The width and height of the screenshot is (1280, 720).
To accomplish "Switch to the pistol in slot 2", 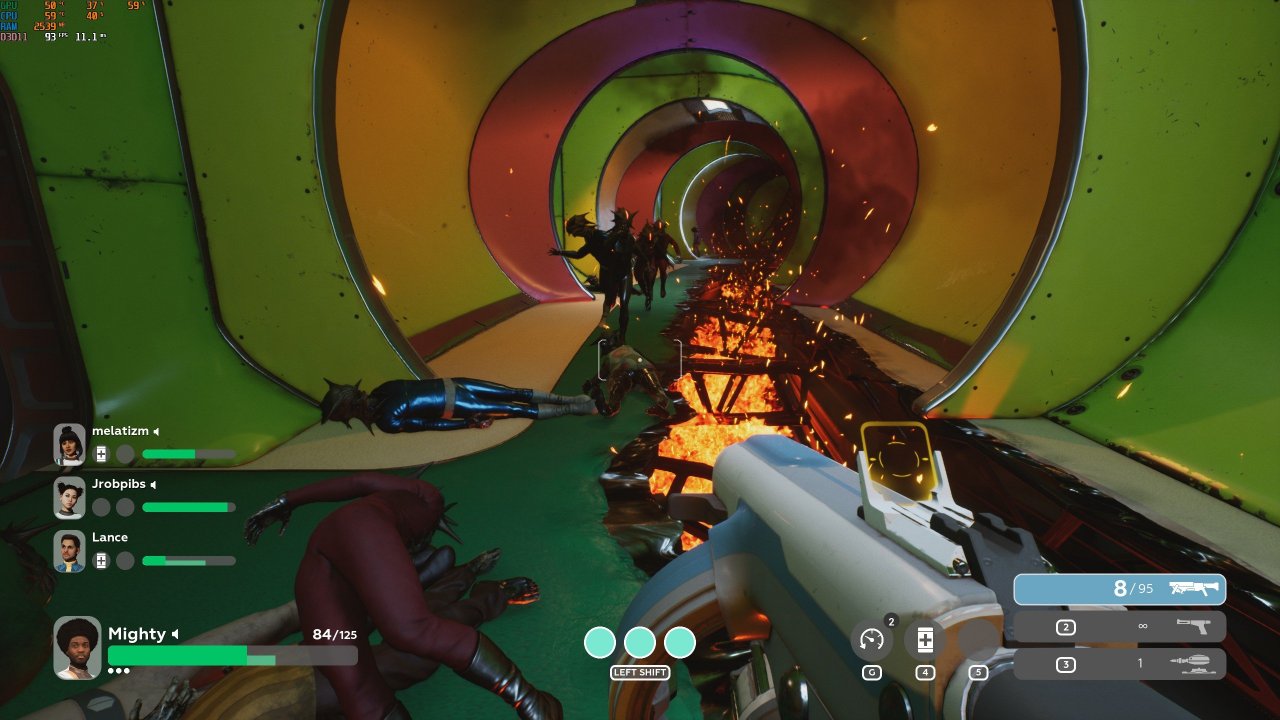I will click(x=1119, y=627).
